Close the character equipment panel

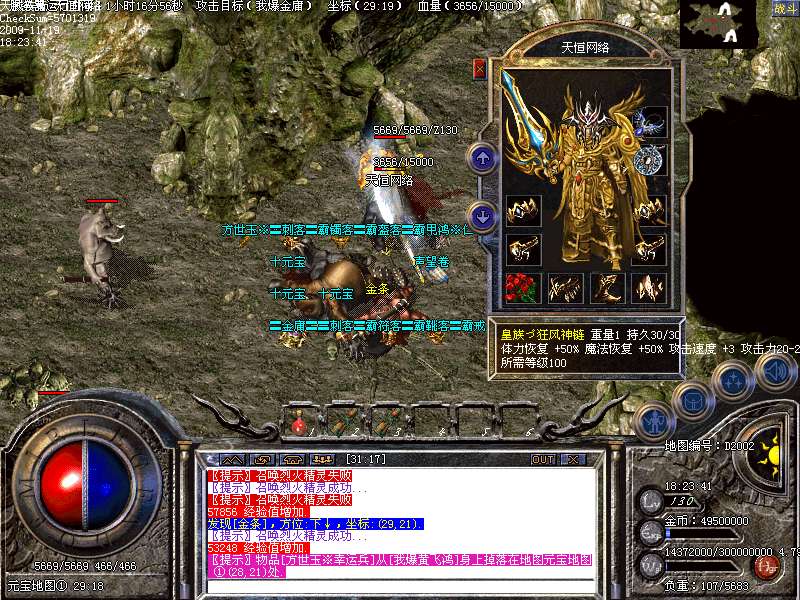click(x=479, y=69)
